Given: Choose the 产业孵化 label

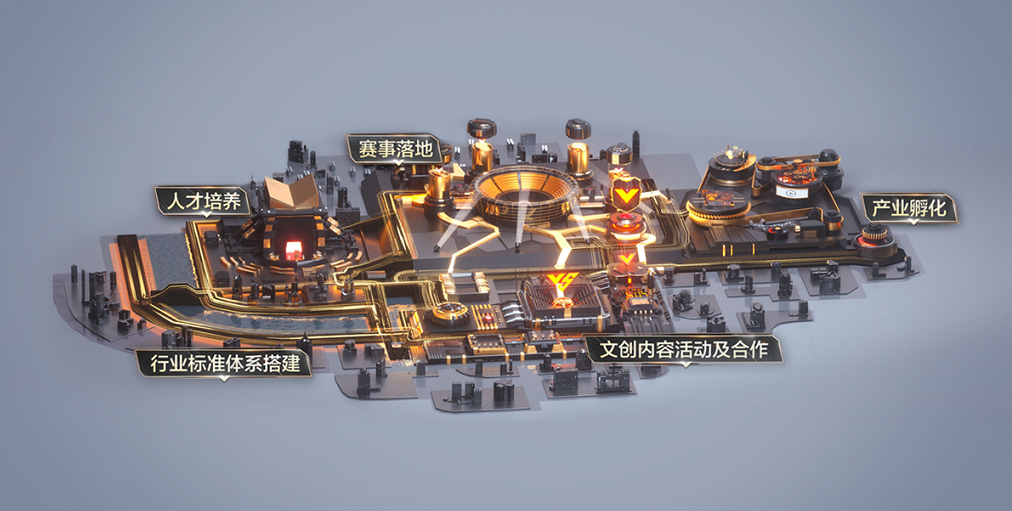Looking at the screenshot, I should (x=908, y=209).
